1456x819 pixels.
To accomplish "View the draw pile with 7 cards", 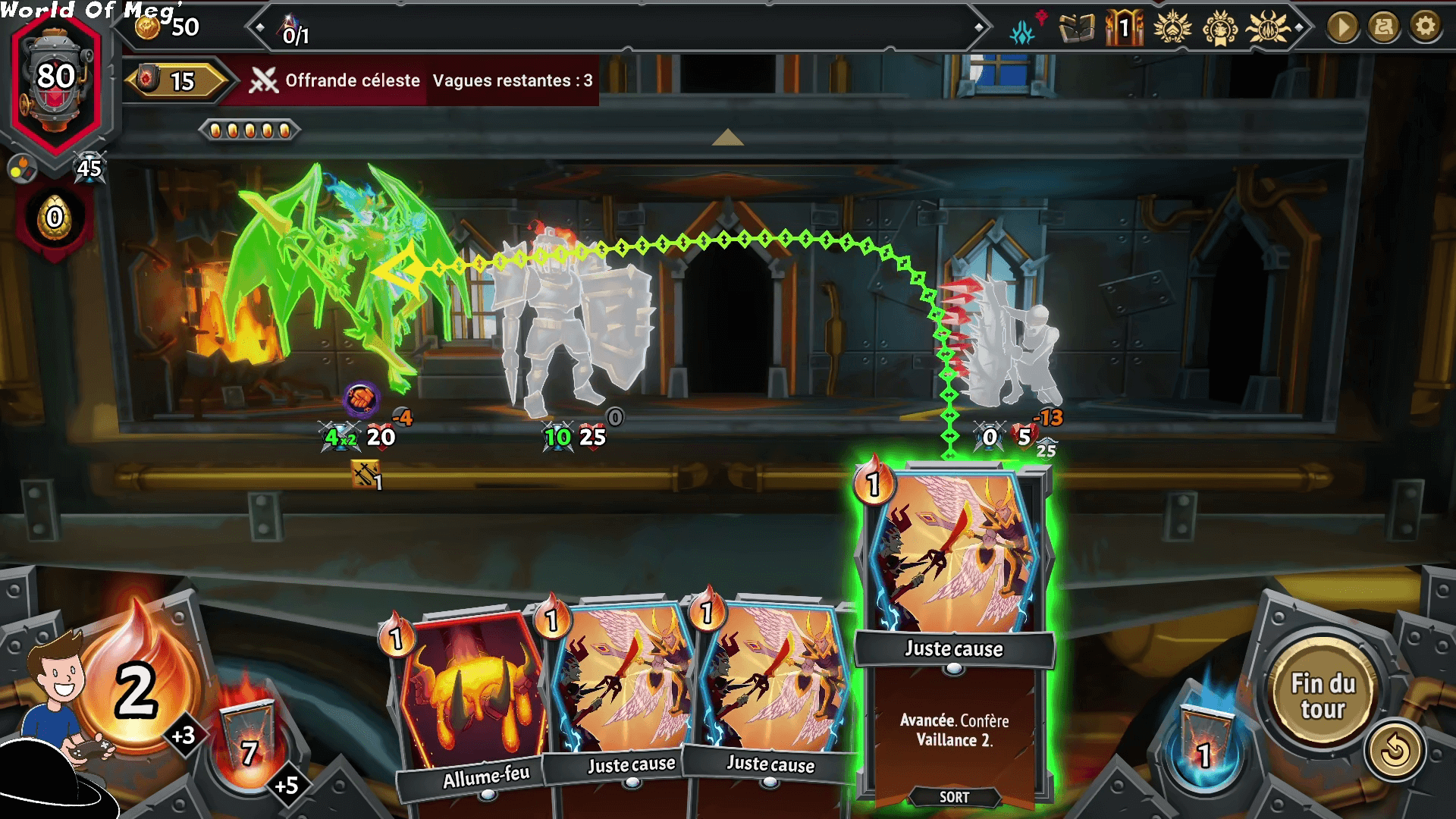I will [249, 747].
